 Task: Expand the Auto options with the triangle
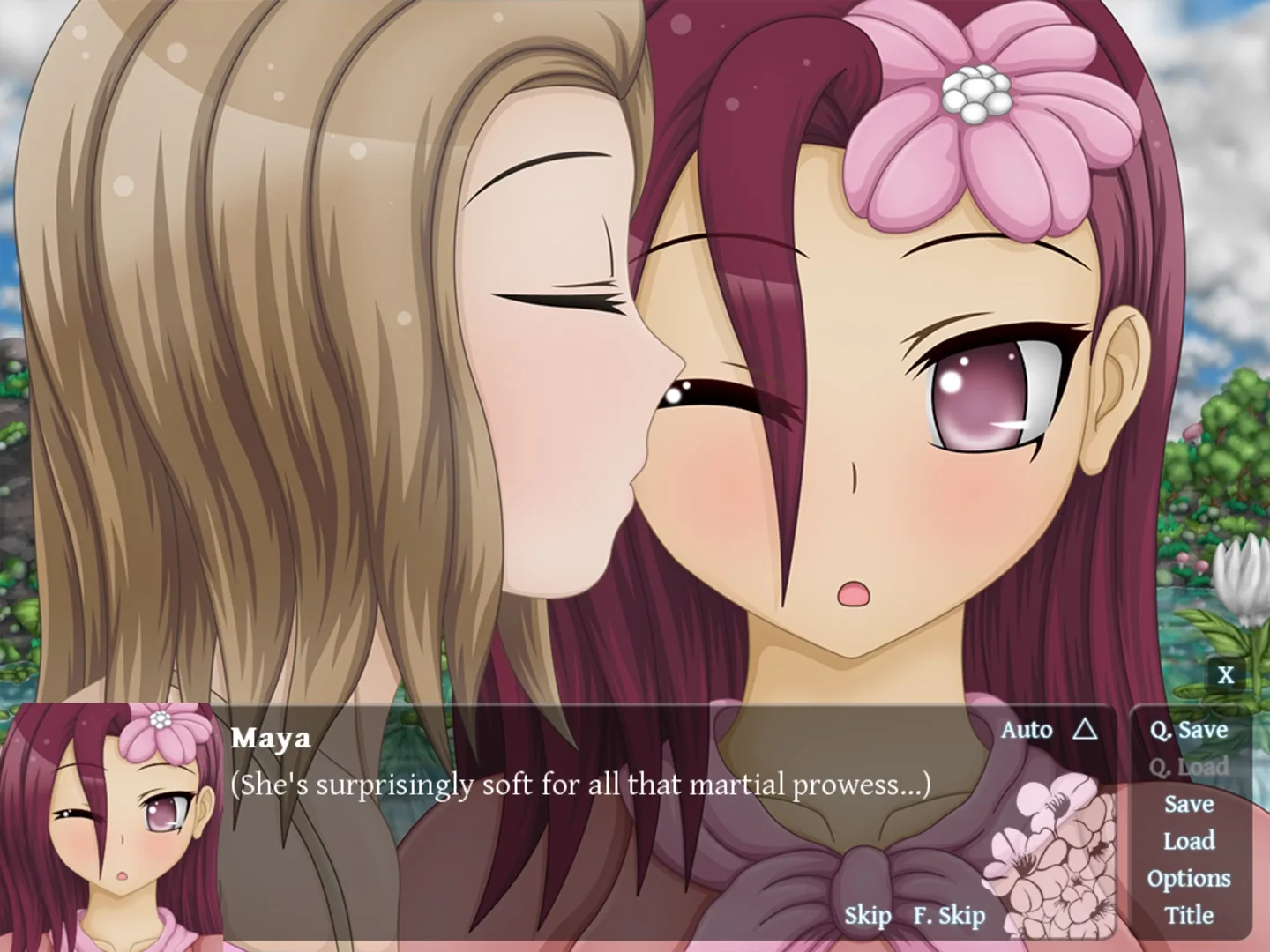point(1083,730)
